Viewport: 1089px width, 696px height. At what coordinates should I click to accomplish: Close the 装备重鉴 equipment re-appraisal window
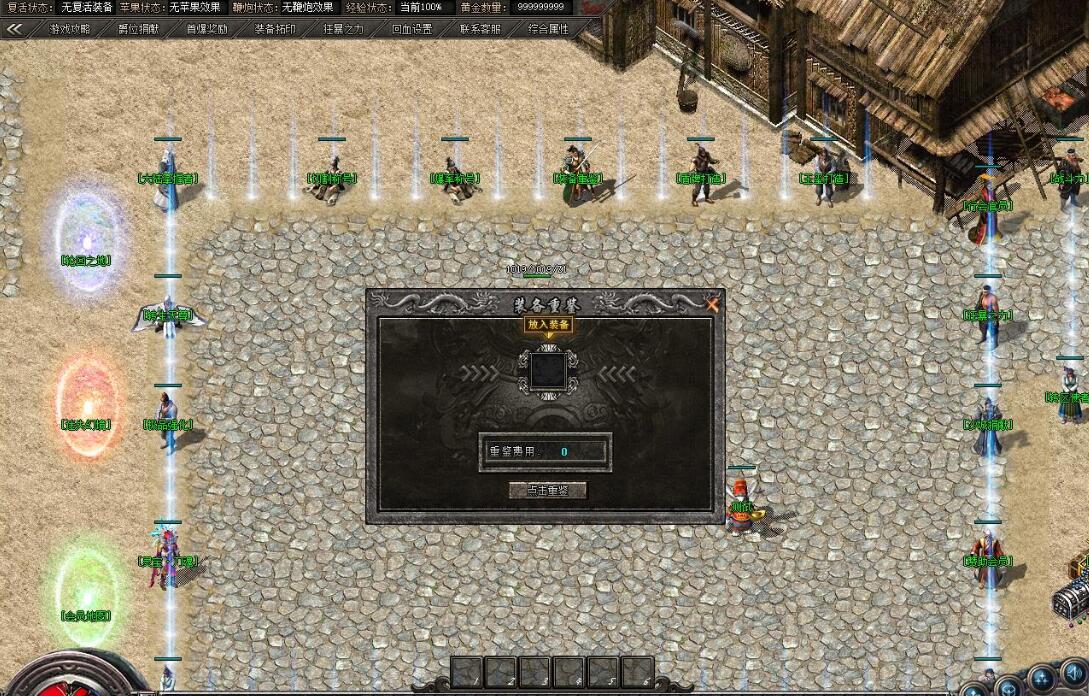[x=712, y=303]
